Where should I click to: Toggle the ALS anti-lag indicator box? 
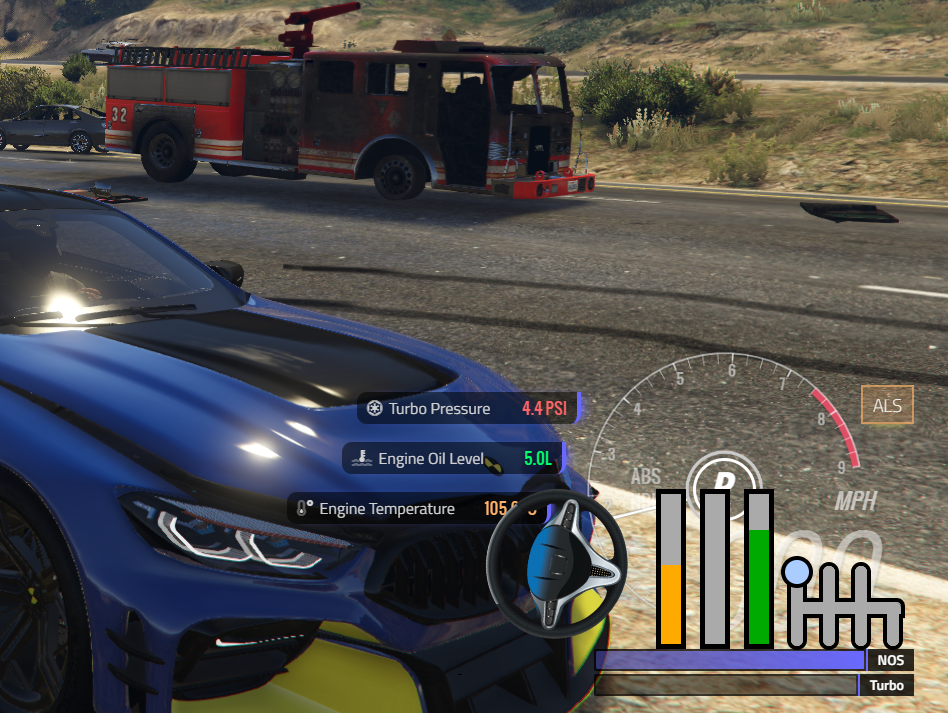(887, 405)
